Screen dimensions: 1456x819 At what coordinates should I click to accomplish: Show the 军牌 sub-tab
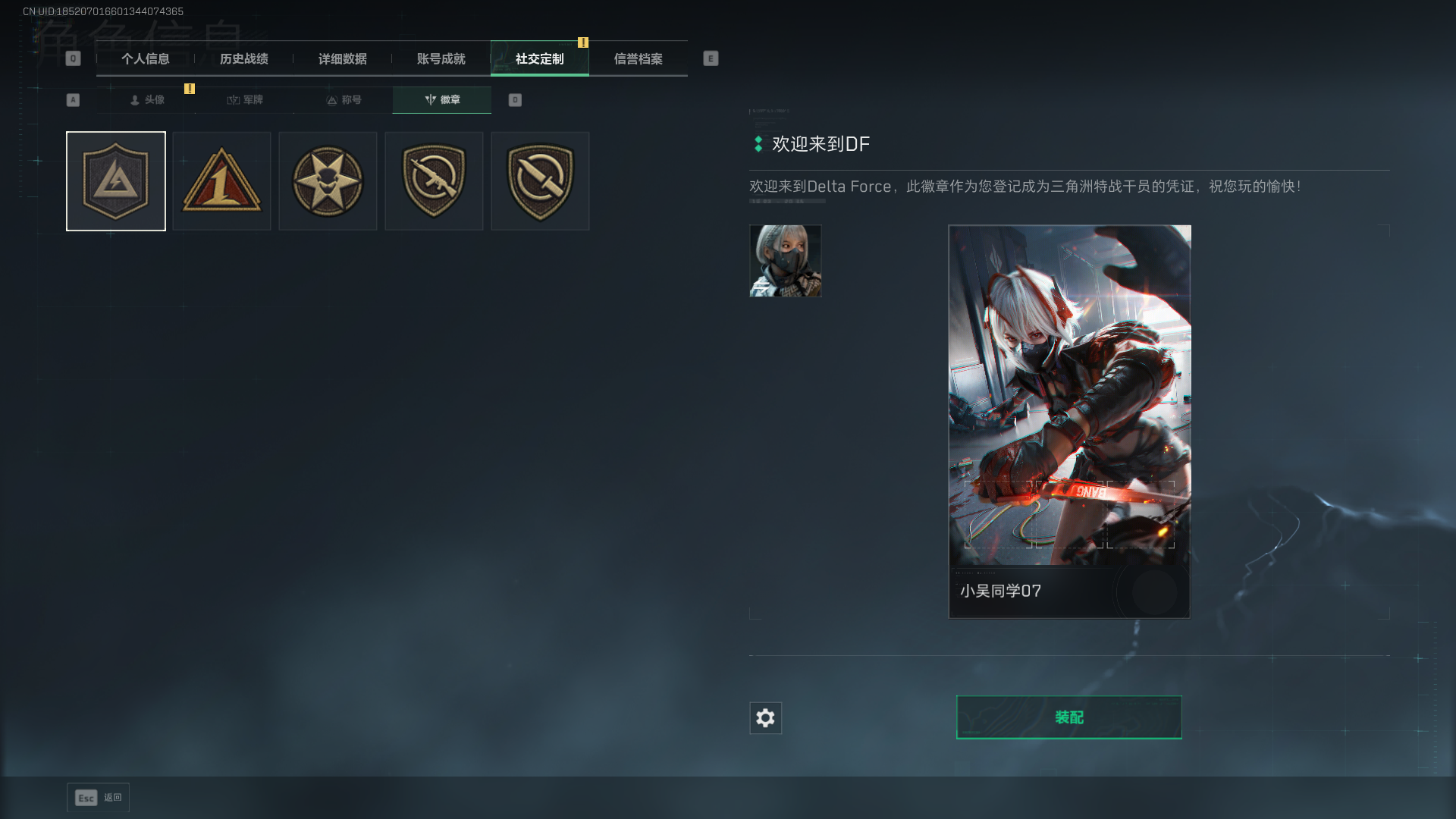(245, 100)
